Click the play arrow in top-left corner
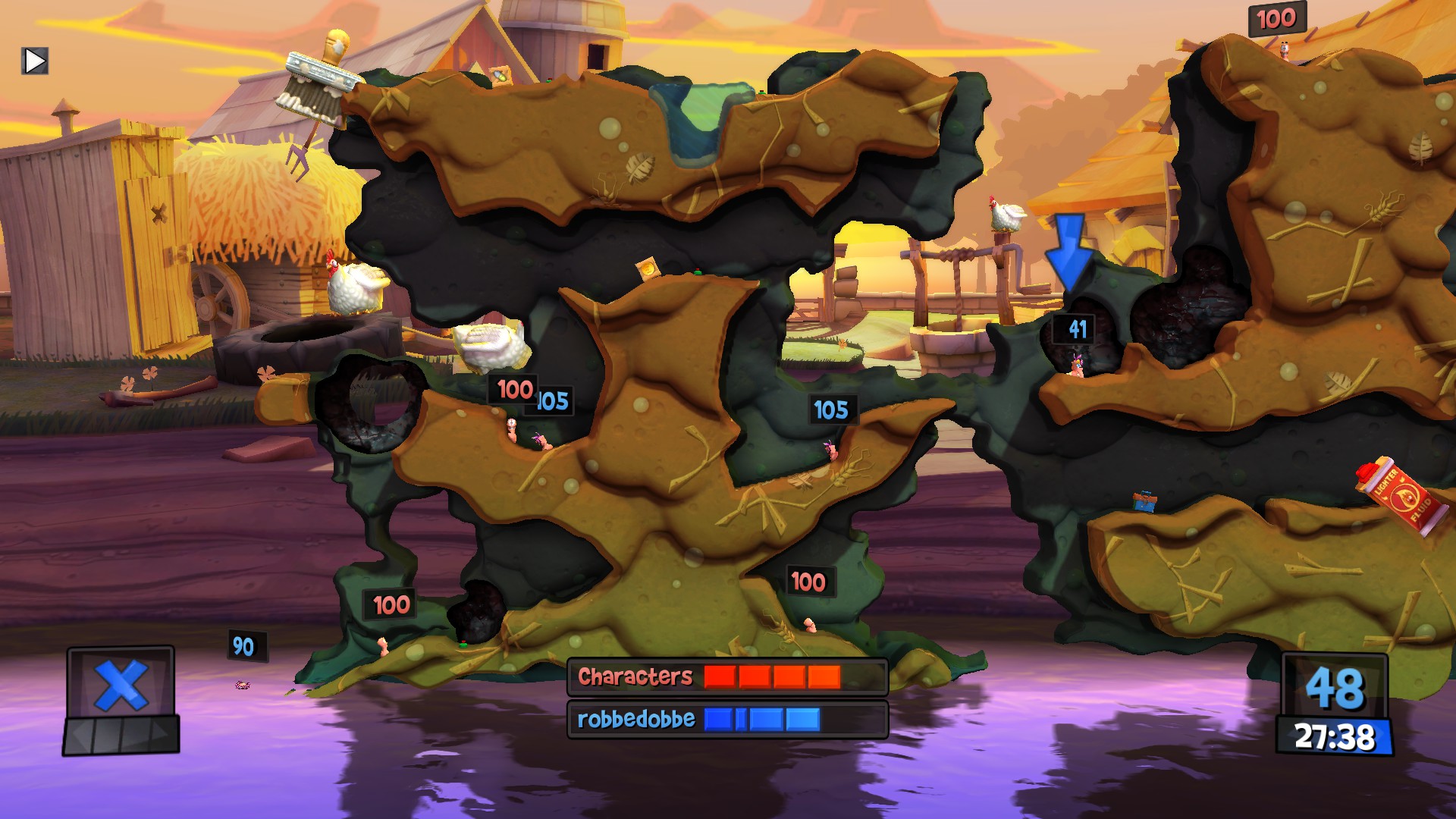The height and width of the screenshot is (819, 1456). 35,60
